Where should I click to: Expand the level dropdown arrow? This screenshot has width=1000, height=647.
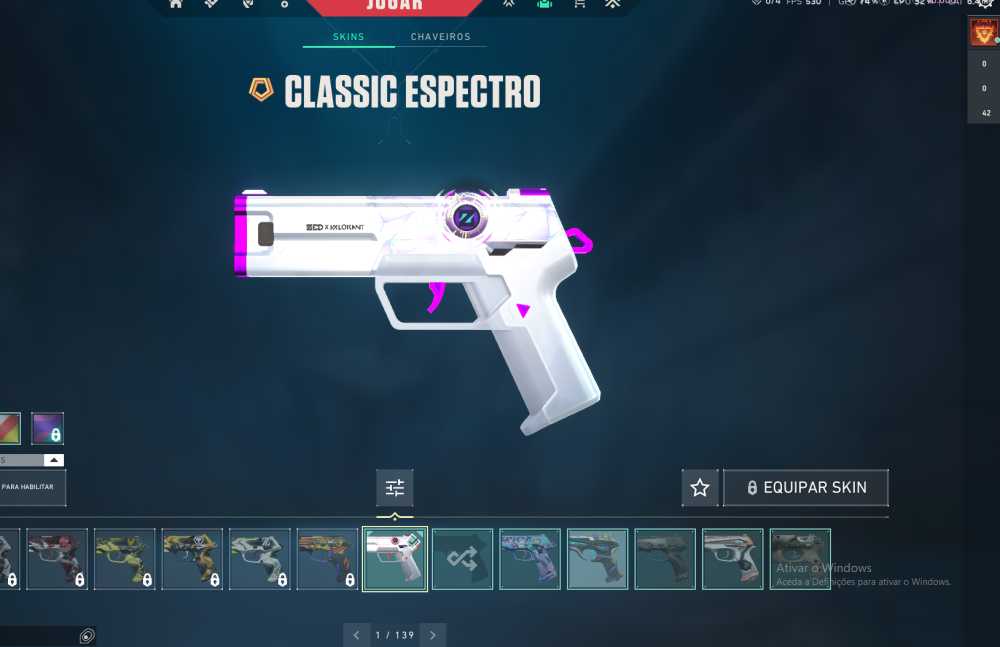(x=54, y=460)
